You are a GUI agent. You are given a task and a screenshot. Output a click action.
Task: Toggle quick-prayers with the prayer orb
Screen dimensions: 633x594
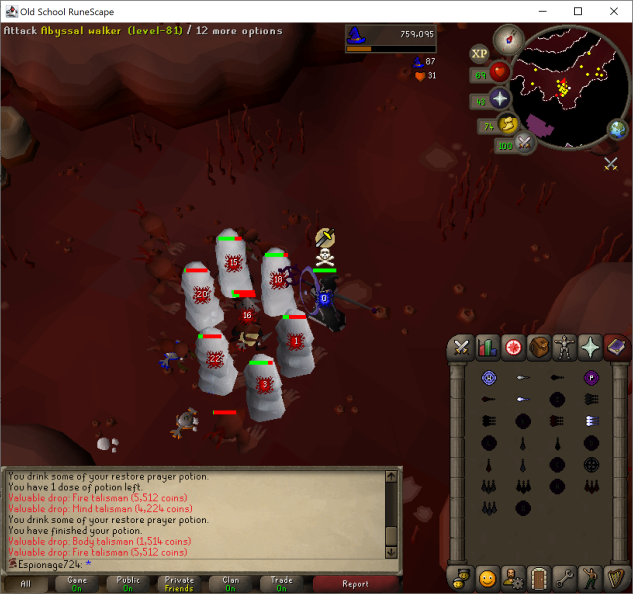coord(498,99)
